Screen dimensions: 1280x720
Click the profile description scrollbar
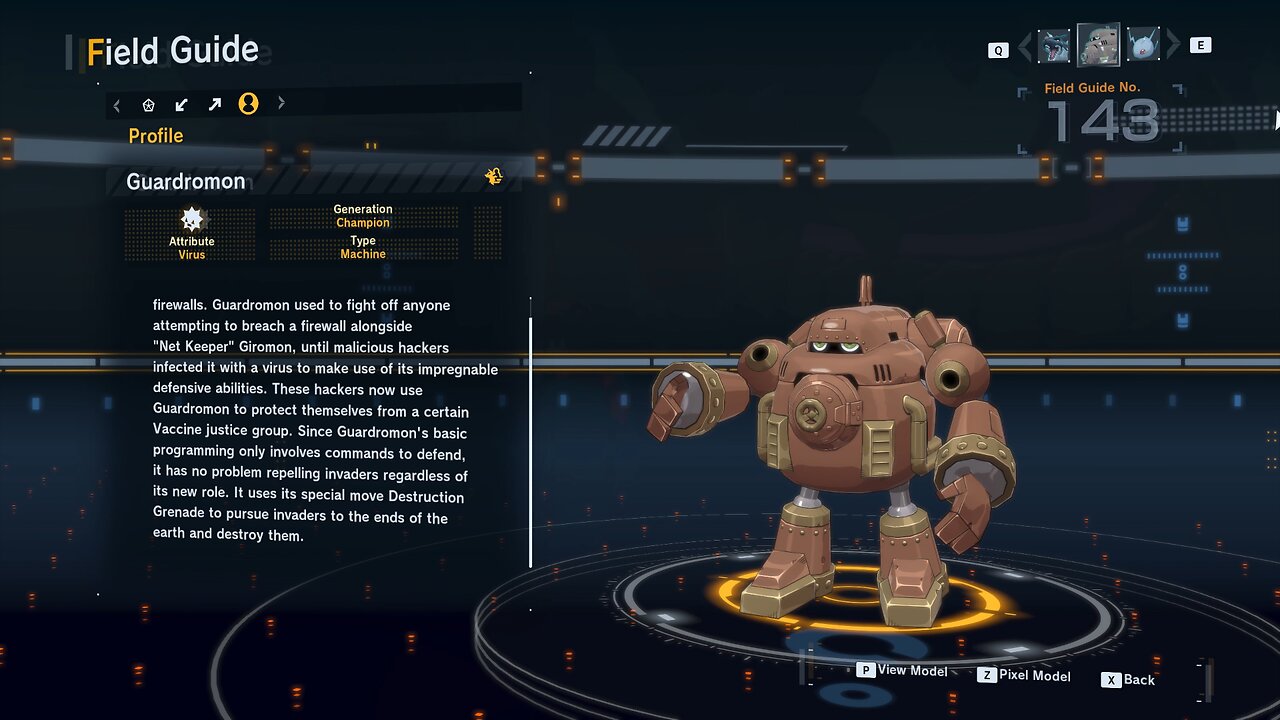531,440
